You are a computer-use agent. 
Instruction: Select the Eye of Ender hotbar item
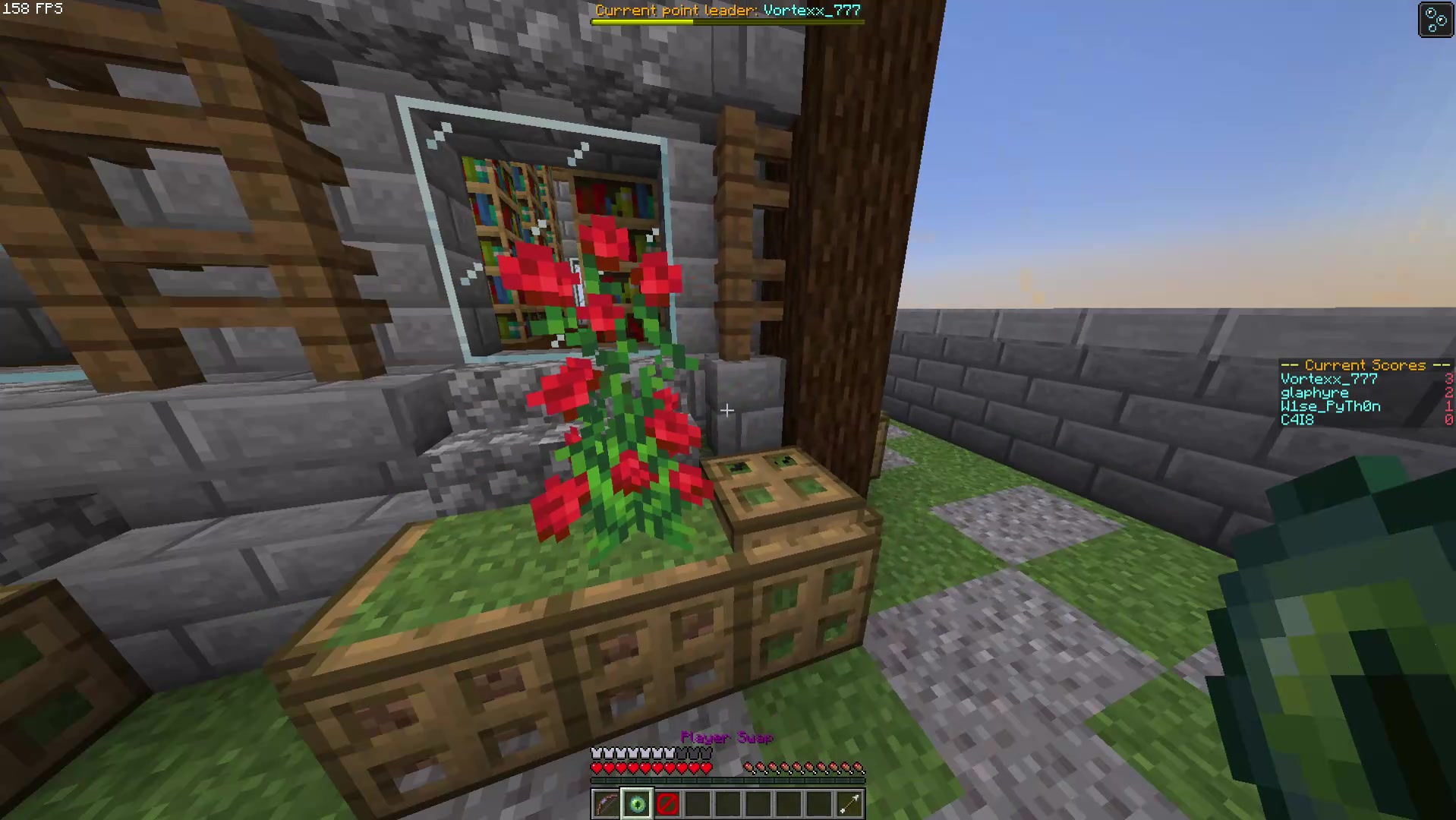click(x=636, y=803)
